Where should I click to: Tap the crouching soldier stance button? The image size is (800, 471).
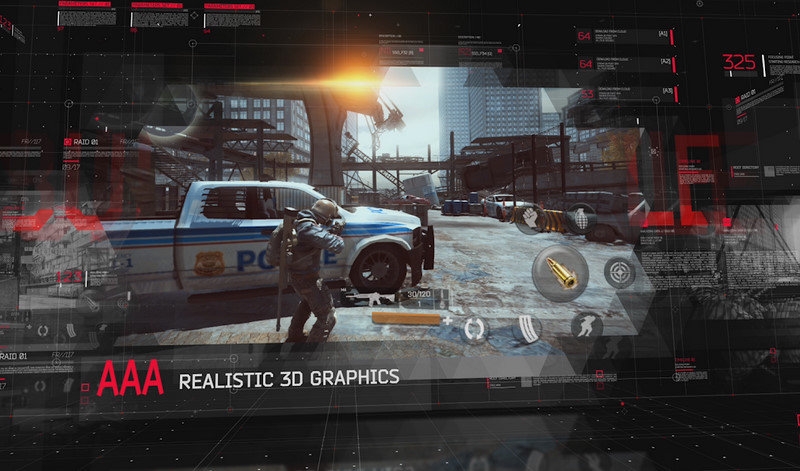pyautogui.click(x=587, y=325)
